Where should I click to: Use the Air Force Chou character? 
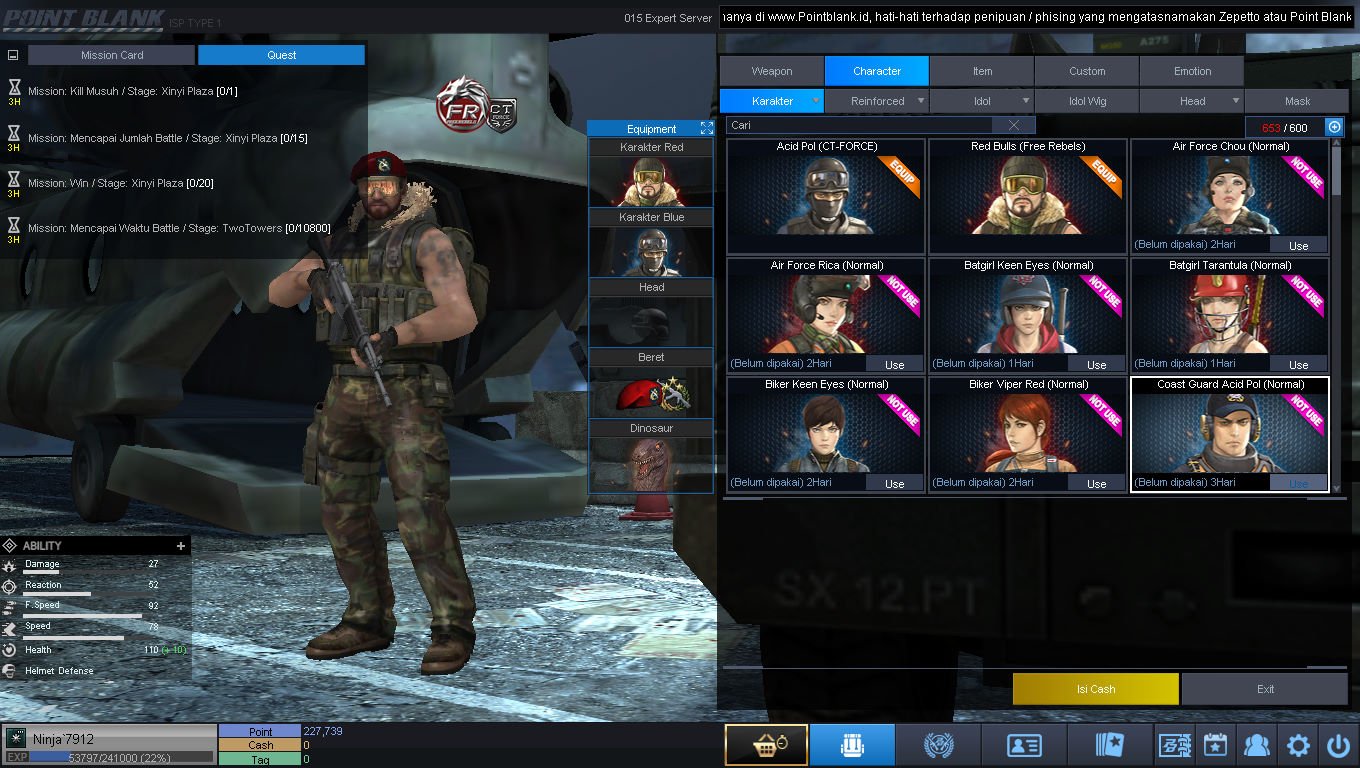pyautogui.click(x=1298, y=245)
